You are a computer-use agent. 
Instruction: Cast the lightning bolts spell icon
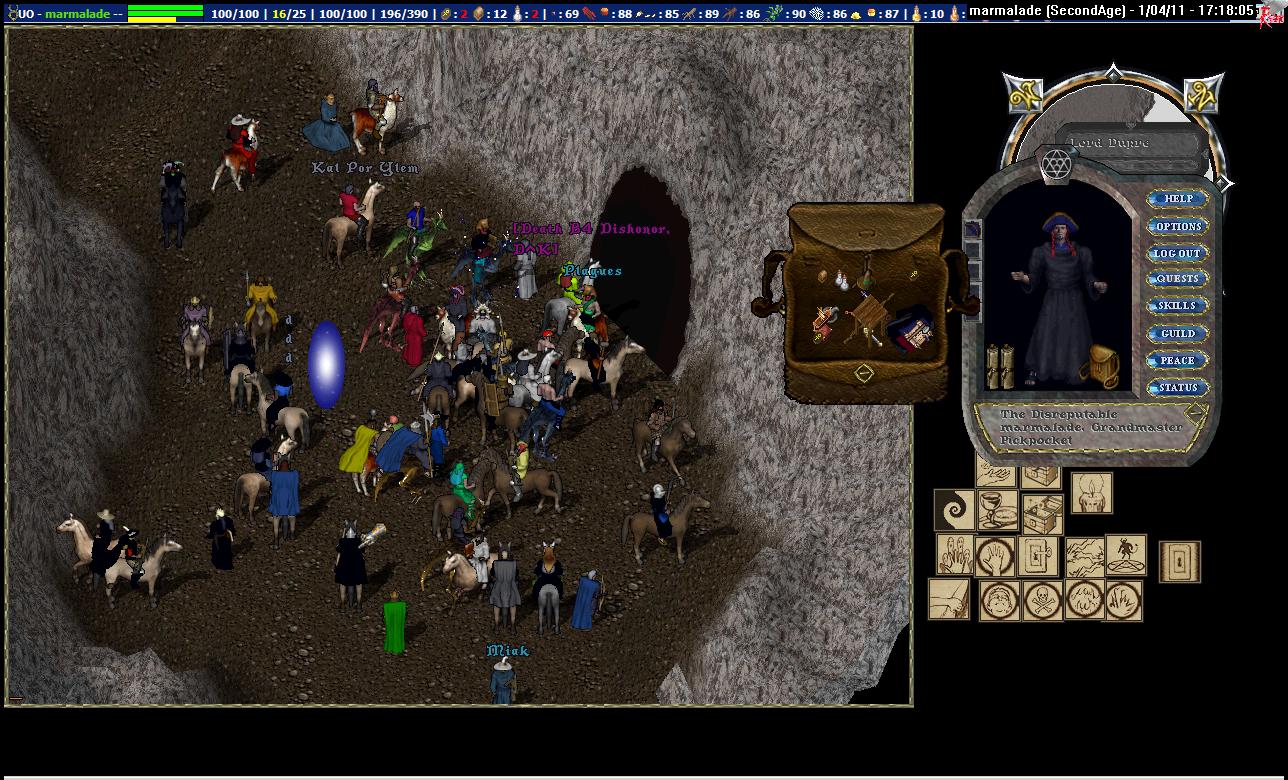click(1084, 557)
